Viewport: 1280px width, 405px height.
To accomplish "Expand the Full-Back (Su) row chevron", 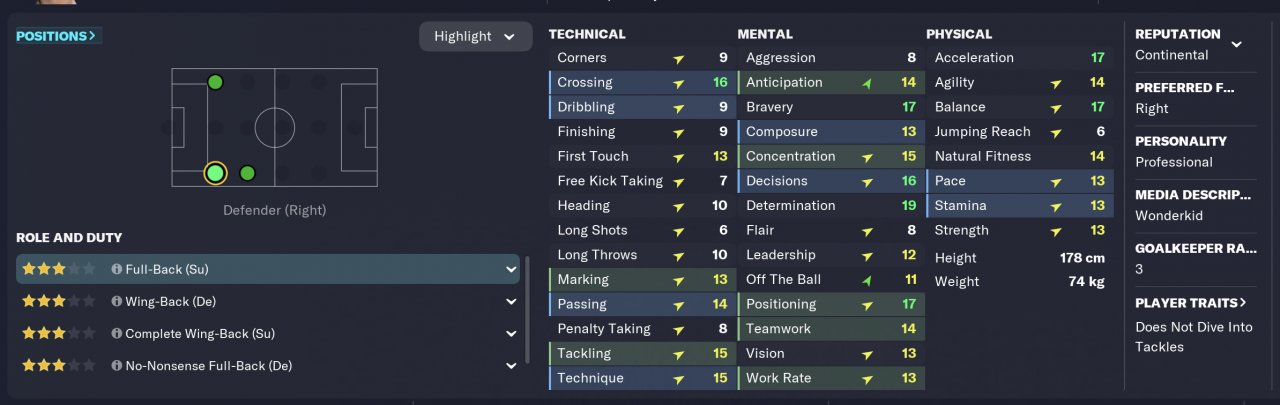I will (512, 269).
